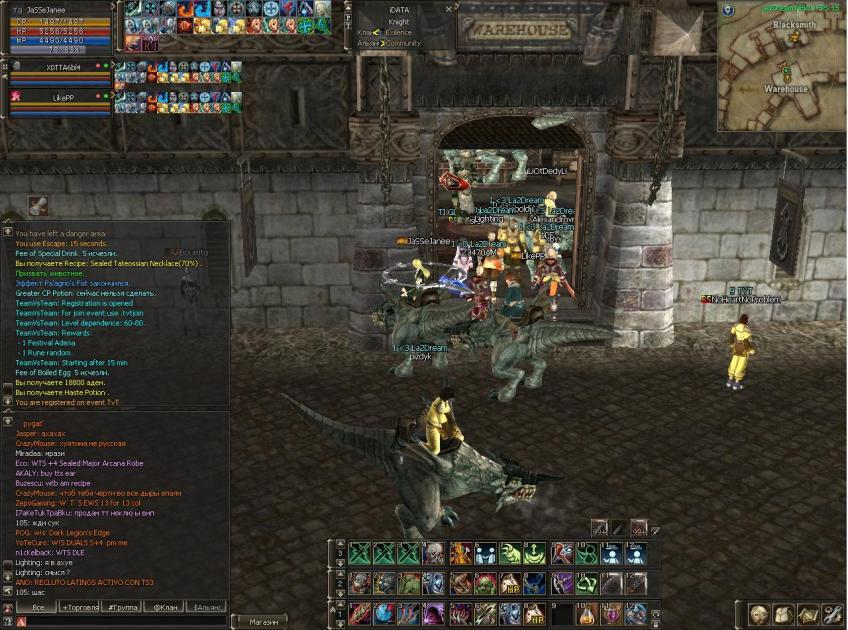Viewport: 848px width, 630px height.
Task: Activate first green crossed-swords skill in top hotbar
Action: coord(361,554)
